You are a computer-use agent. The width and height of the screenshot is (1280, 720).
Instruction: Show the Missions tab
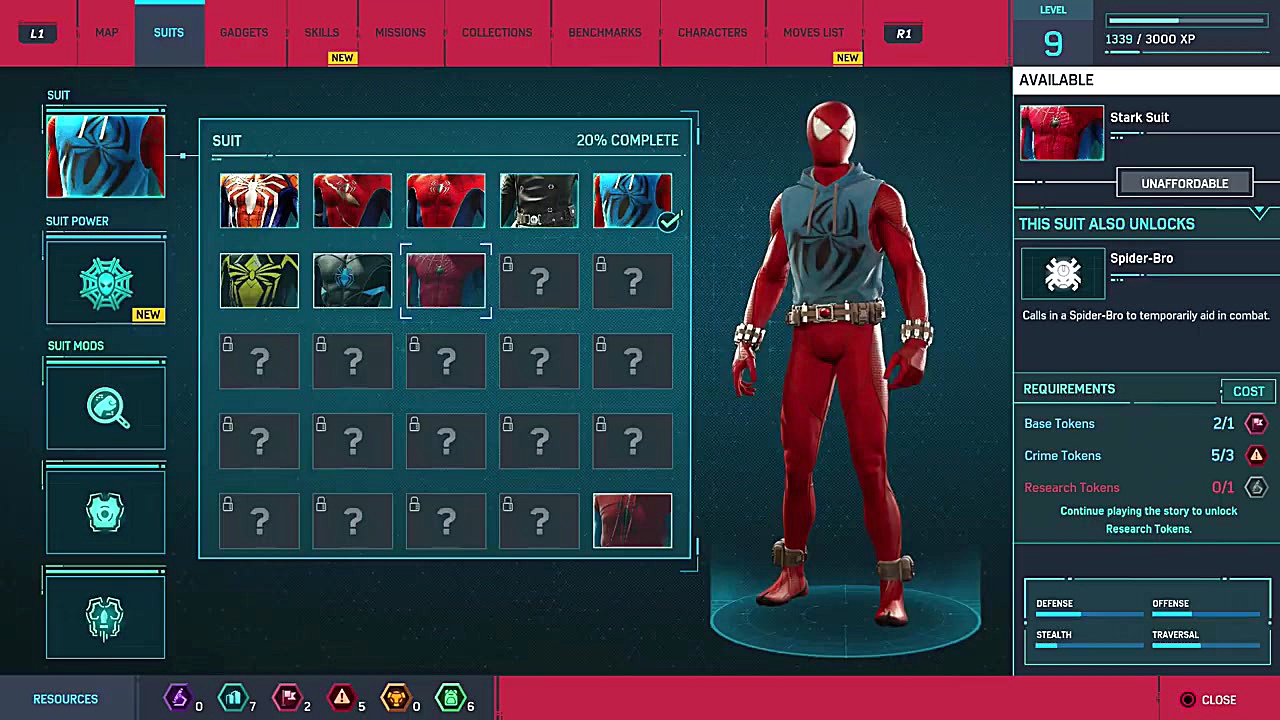(x=400, y=33)
